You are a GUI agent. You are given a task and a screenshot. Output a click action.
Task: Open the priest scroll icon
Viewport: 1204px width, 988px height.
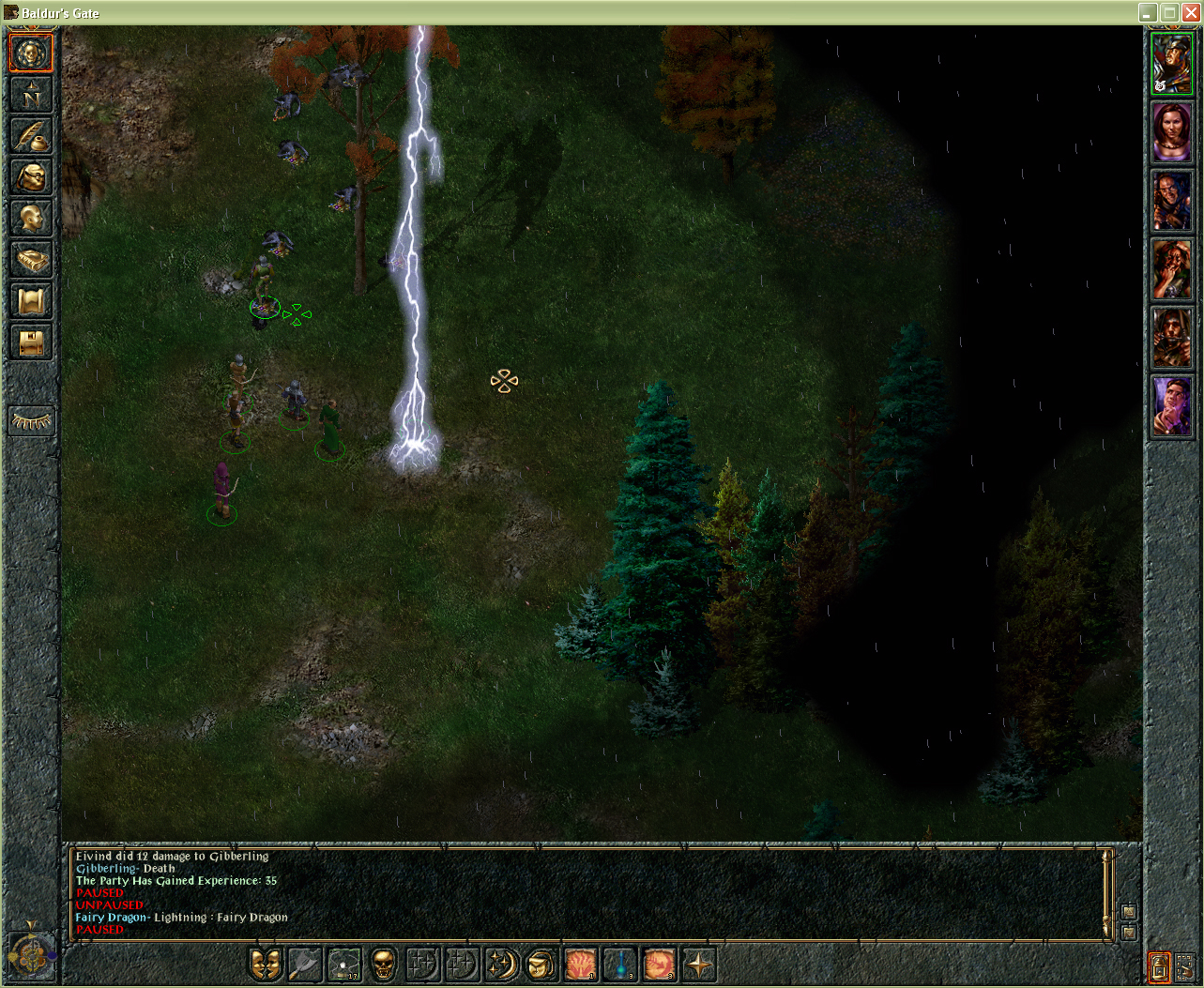pos(31,301)
